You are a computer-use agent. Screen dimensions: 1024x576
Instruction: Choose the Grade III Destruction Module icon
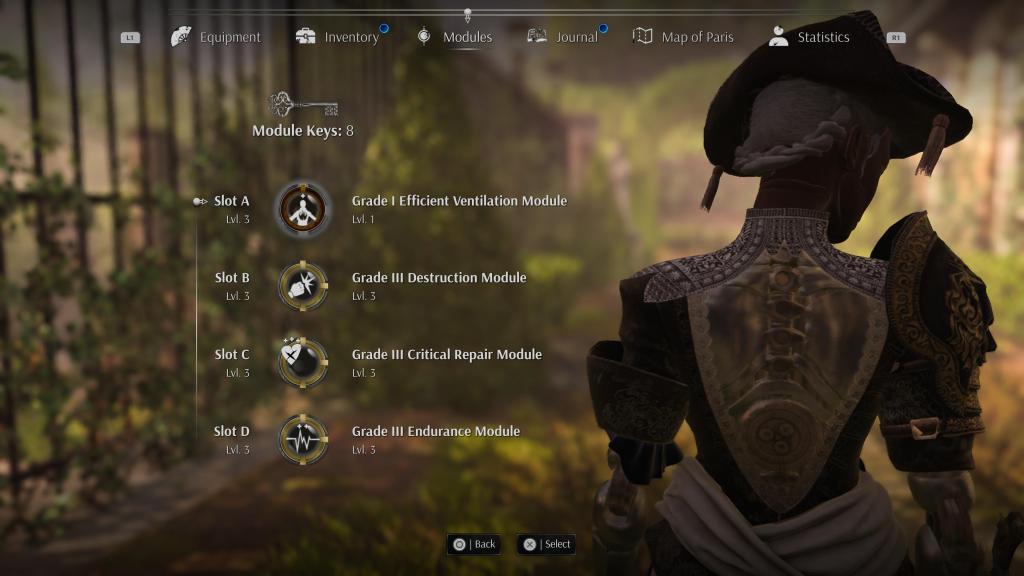coord(302,286)
